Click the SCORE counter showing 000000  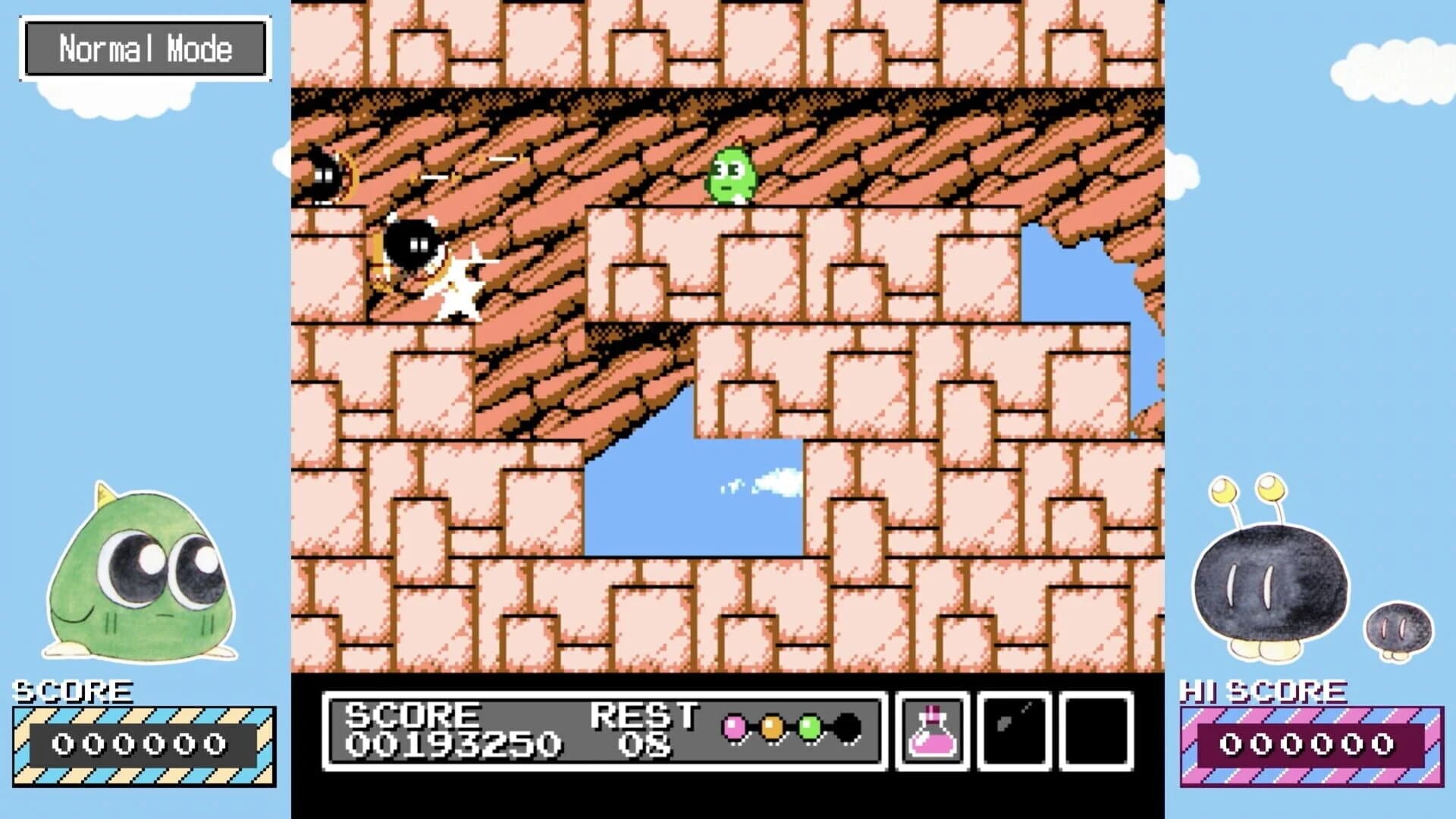coord(140,745)
